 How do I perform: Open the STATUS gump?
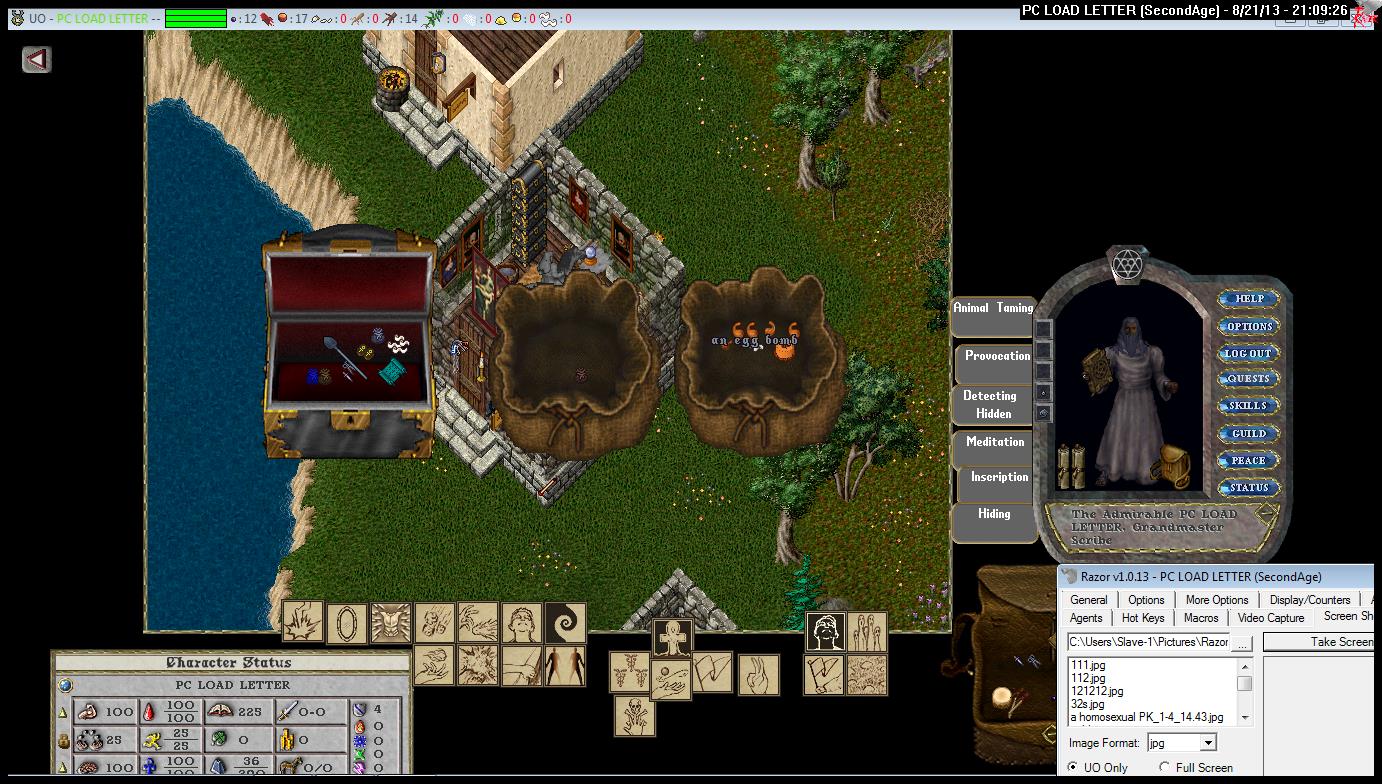[x=1249, y=488]
